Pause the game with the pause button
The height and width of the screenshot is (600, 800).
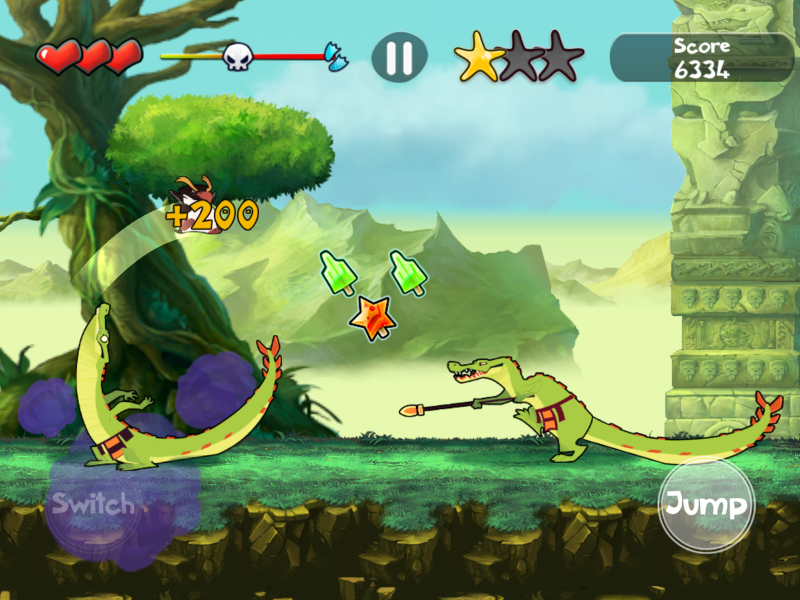(x=399, y=57)
